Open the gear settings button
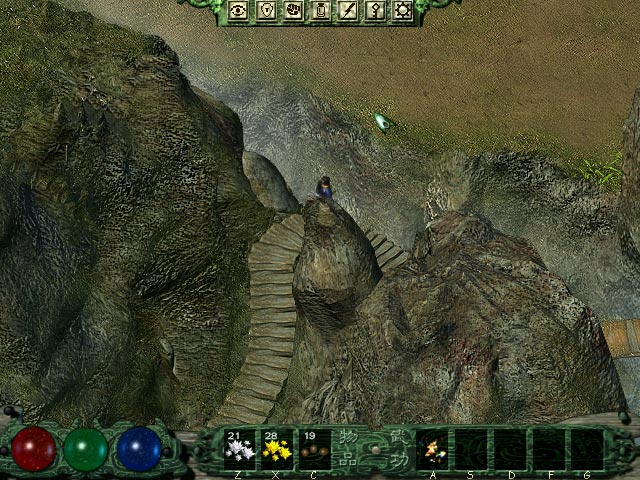This screenshot has width=640, height=480. coord(403,10)
